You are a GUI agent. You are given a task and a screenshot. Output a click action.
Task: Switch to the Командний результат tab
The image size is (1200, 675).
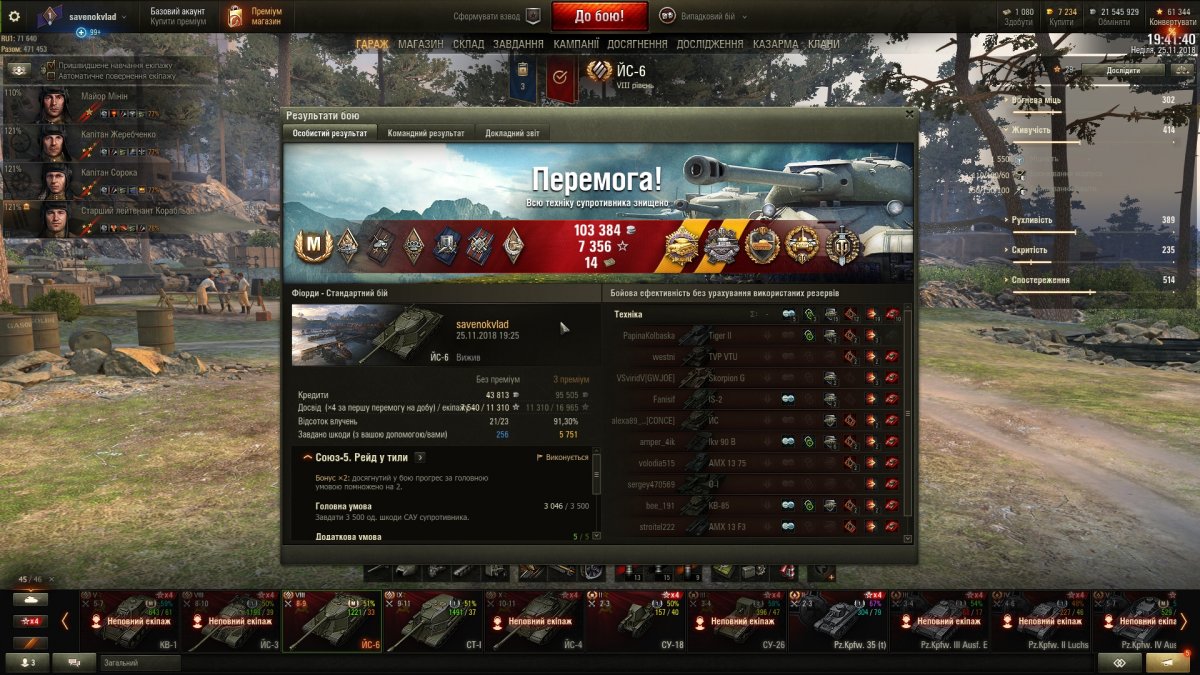pos(426,133)
